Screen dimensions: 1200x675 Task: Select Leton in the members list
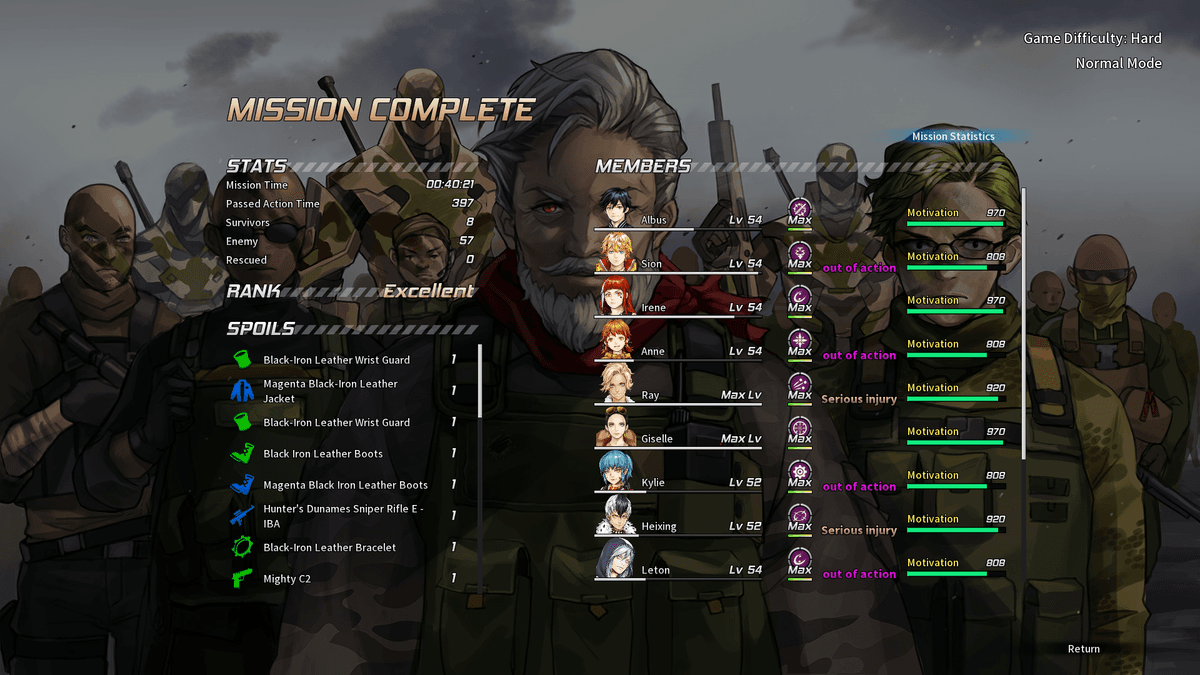(x=679, y=570)
